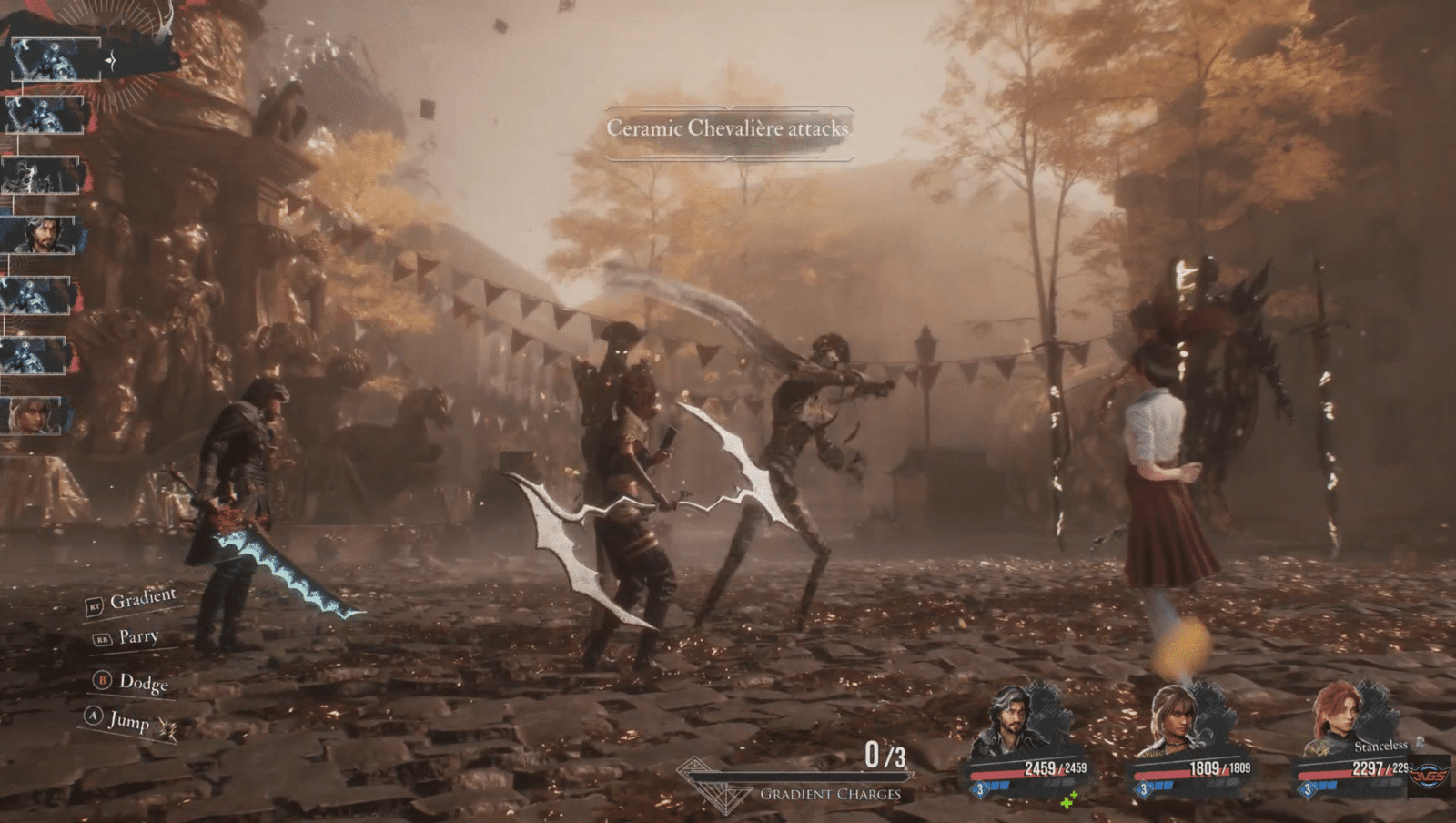Select Verso's party portrait
The height and width of the screenshot is (823, 1456).
tap(1010, 724)
